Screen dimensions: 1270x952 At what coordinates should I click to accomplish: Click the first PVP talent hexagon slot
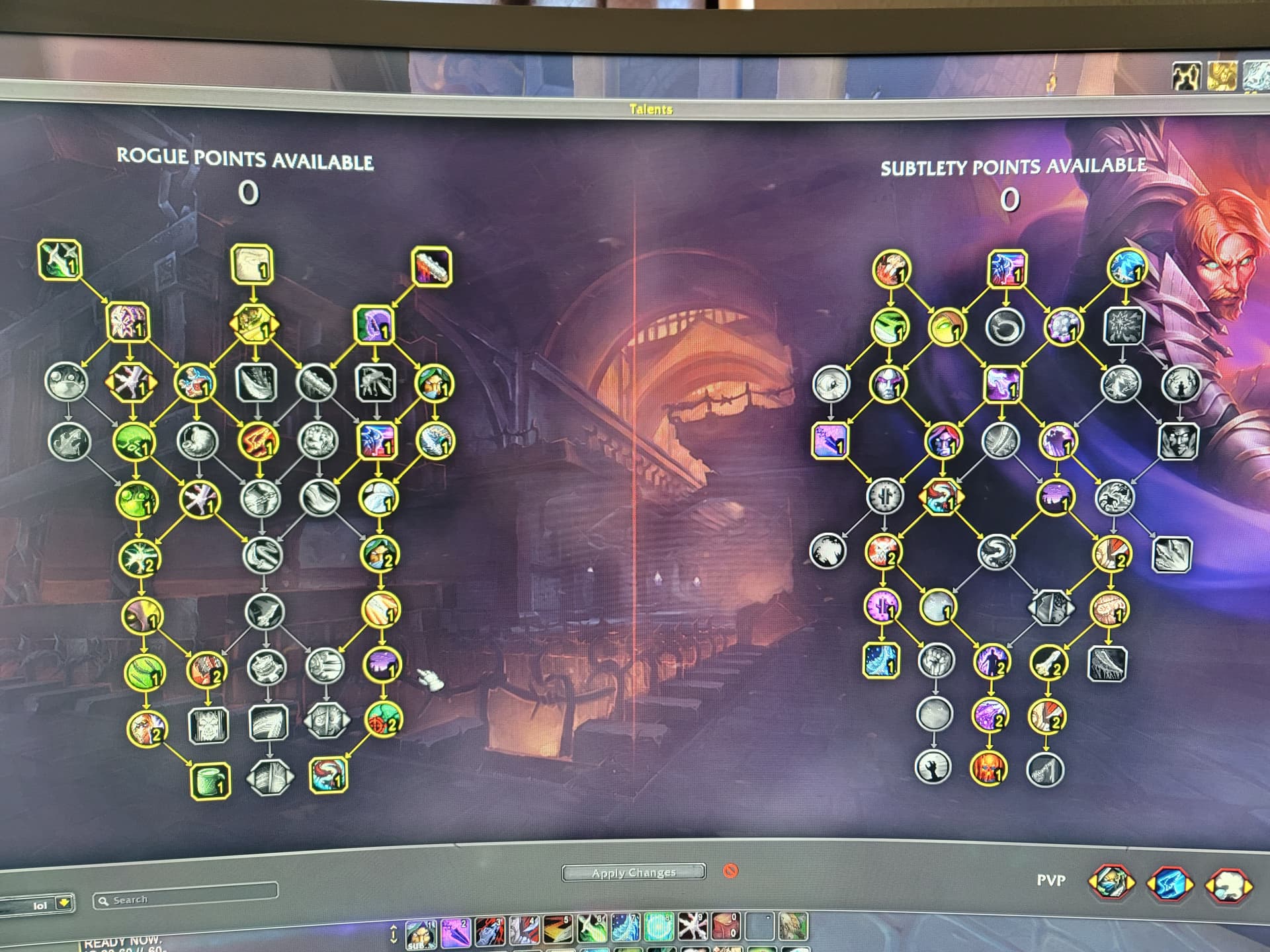[1111, 883]
